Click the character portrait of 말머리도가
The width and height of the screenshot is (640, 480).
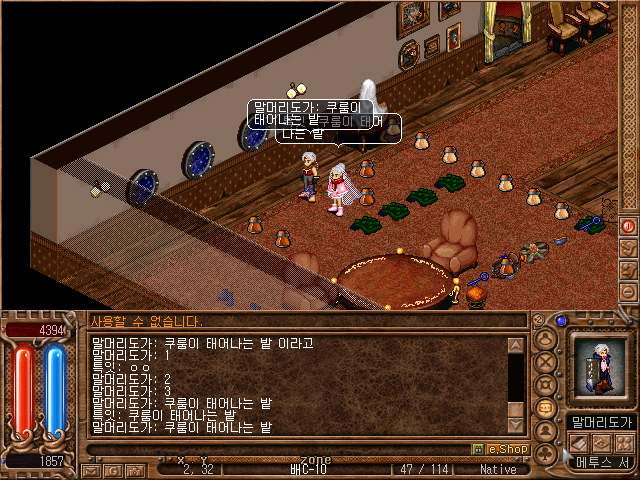[598, 366]
